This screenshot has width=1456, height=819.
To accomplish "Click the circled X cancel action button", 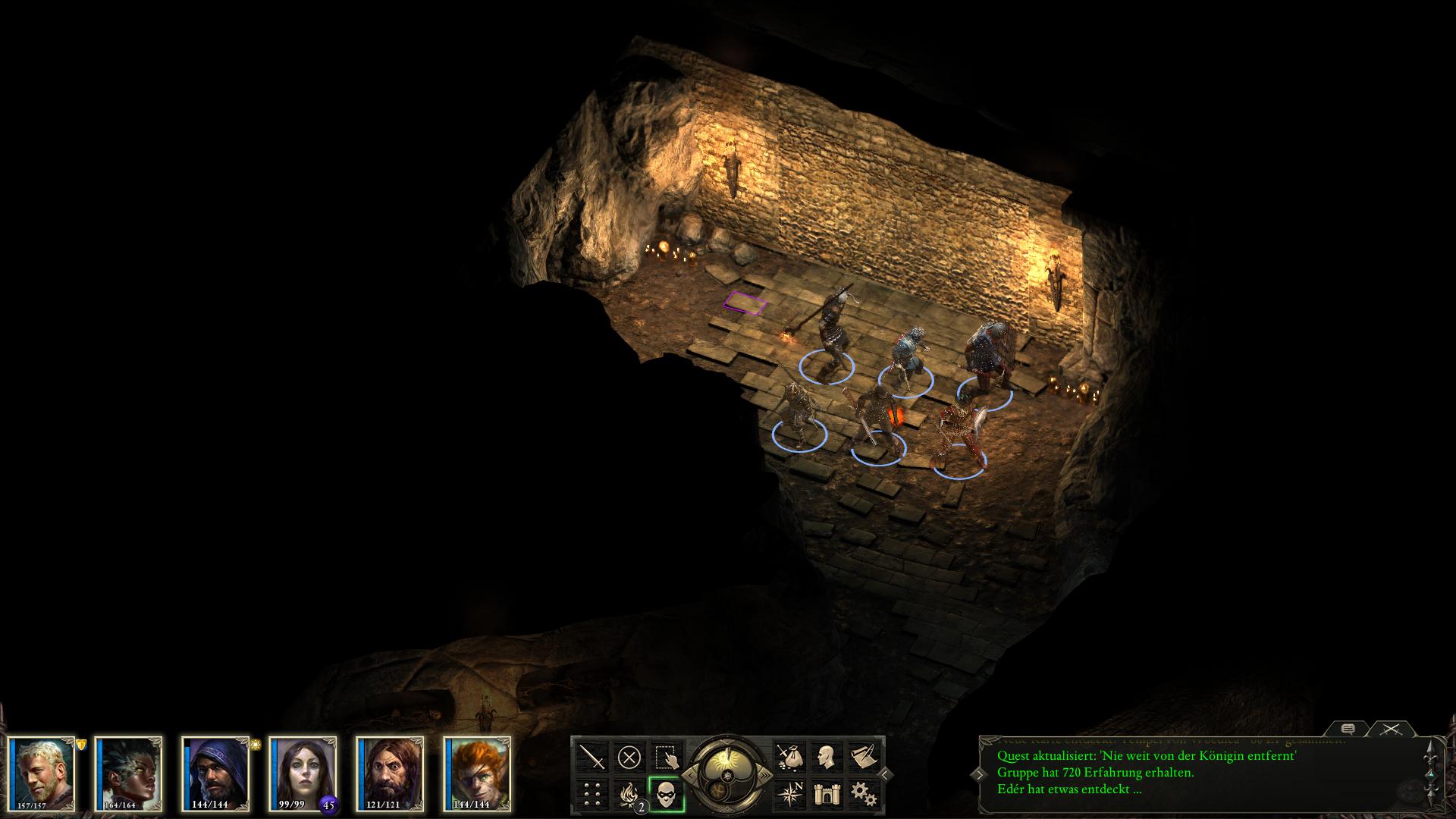I will pos(629,757).
